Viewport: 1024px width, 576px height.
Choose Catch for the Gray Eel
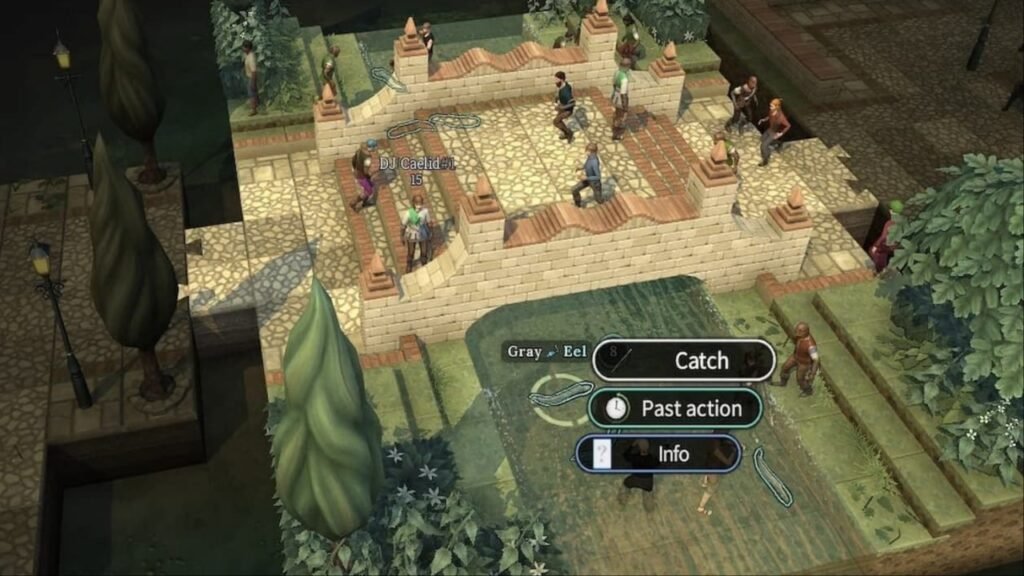[684, 360]
